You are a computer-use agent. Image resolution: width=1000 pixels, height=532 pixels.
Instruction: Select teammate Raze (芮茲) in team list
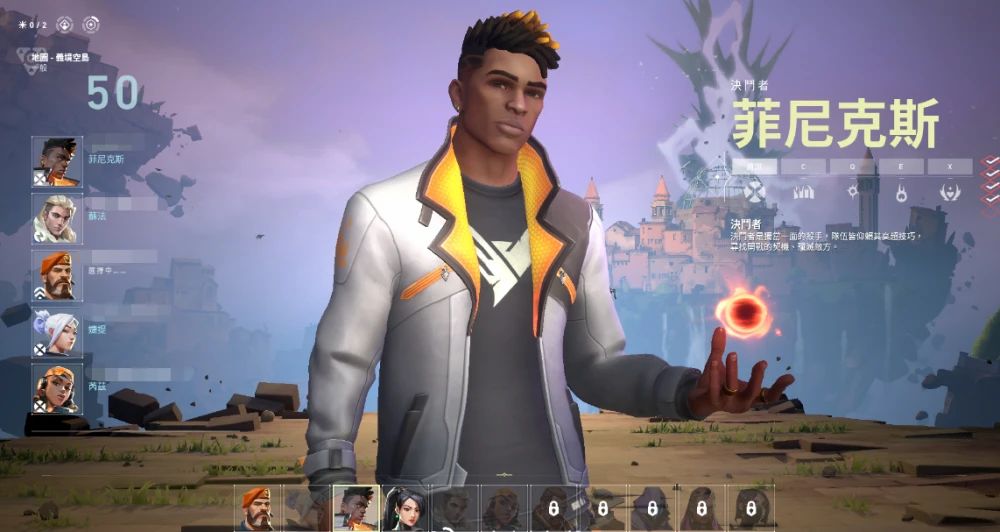[57, 388]
